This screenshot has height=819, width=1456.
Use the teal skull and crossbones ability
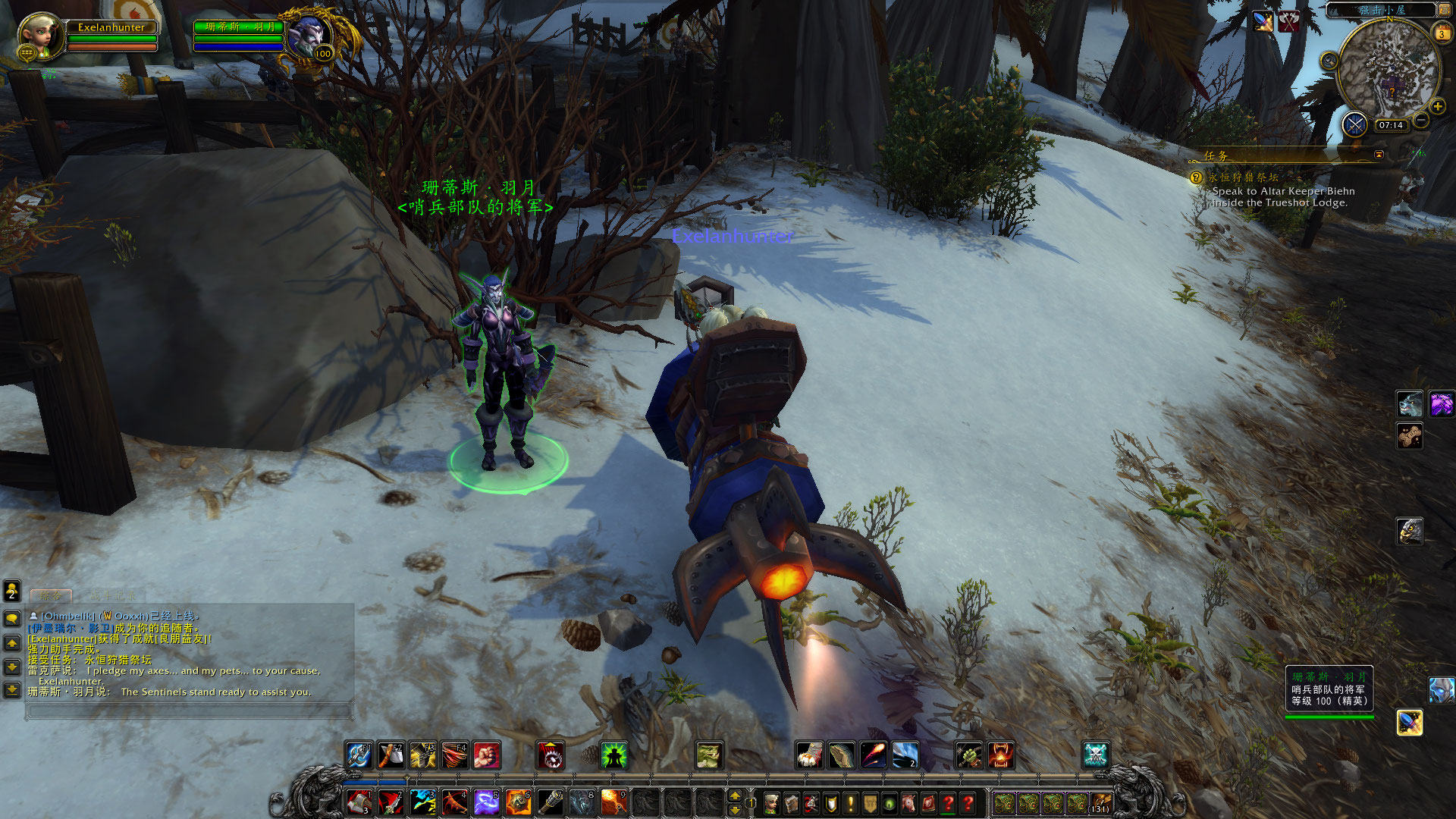1095,755
